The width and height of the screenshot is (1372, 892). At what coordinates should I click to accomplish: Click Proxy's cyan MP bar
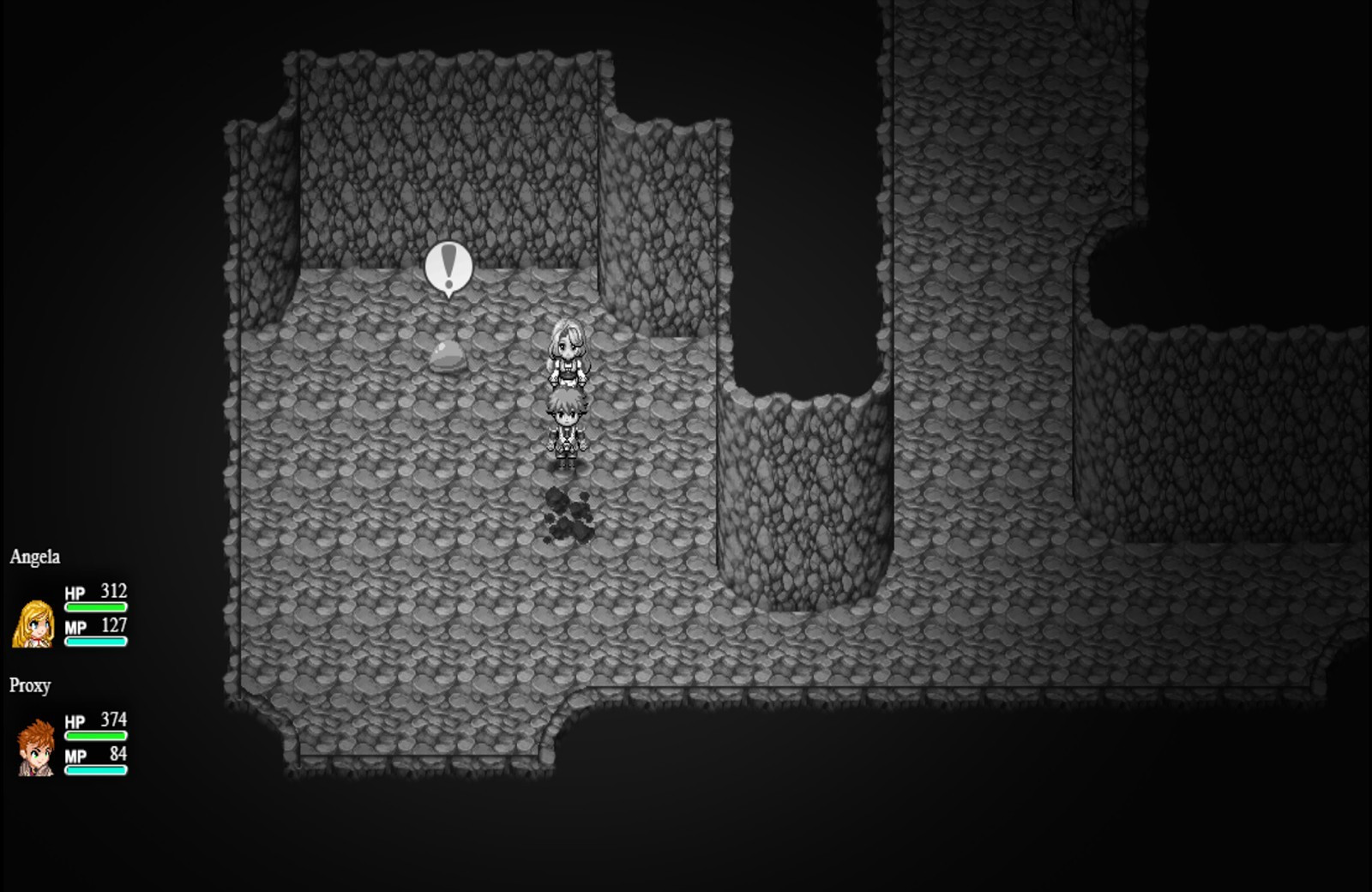tap(94, 769)
